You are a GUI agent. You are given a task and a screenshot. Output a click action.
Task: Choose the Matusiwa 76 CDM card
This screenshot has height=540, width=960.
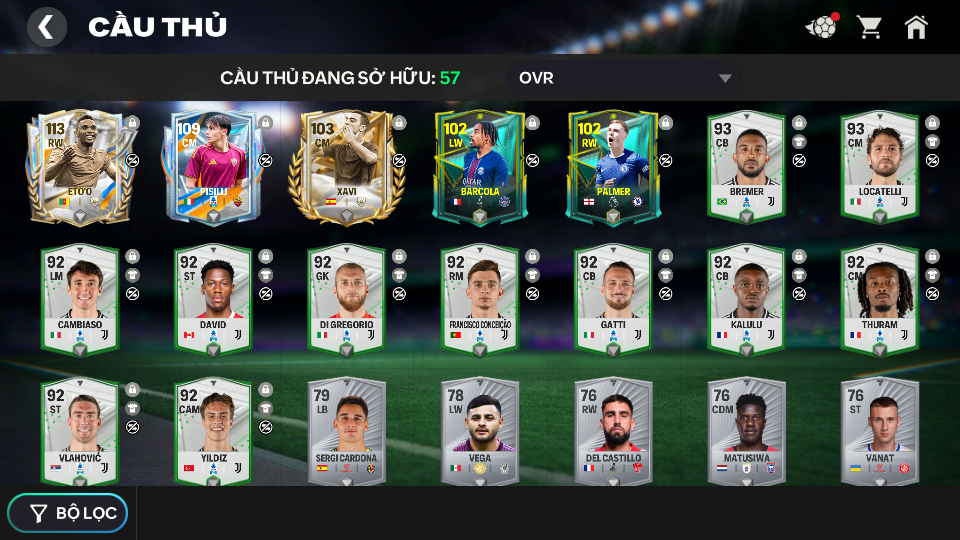coord(746,431)
